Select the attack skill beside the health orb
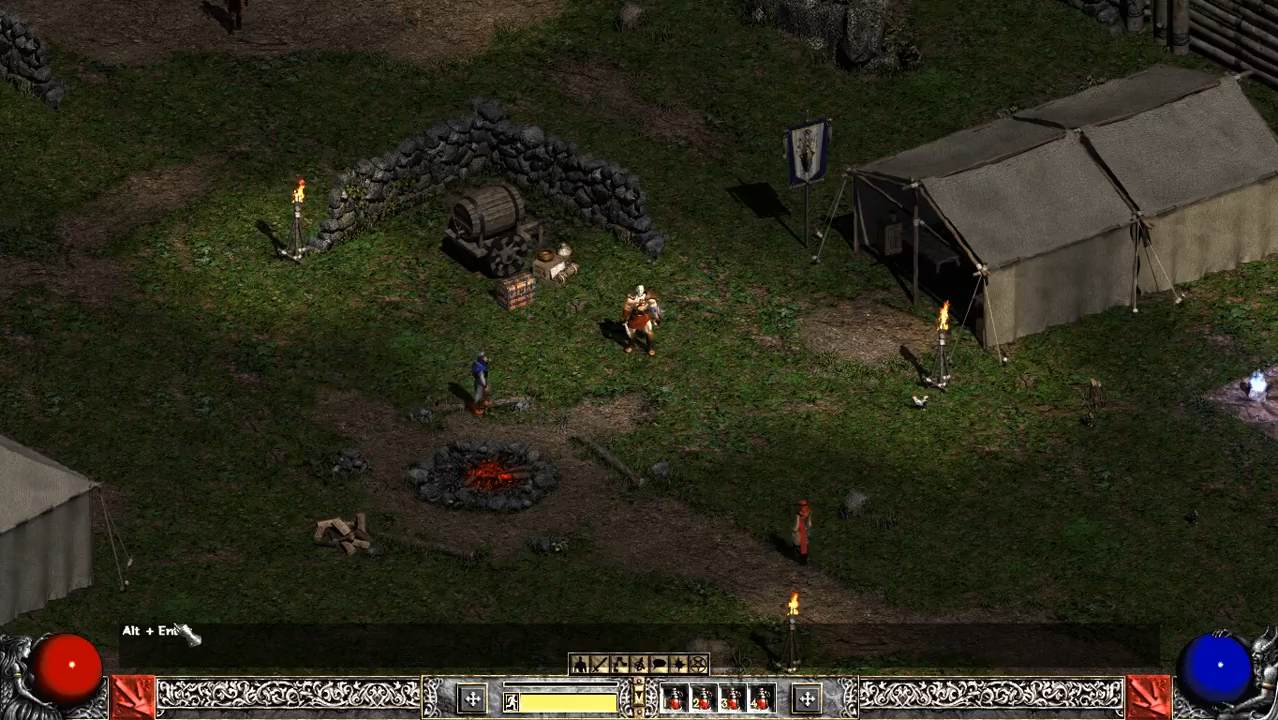The image size is (1278, 720). [x=133, y=697]
